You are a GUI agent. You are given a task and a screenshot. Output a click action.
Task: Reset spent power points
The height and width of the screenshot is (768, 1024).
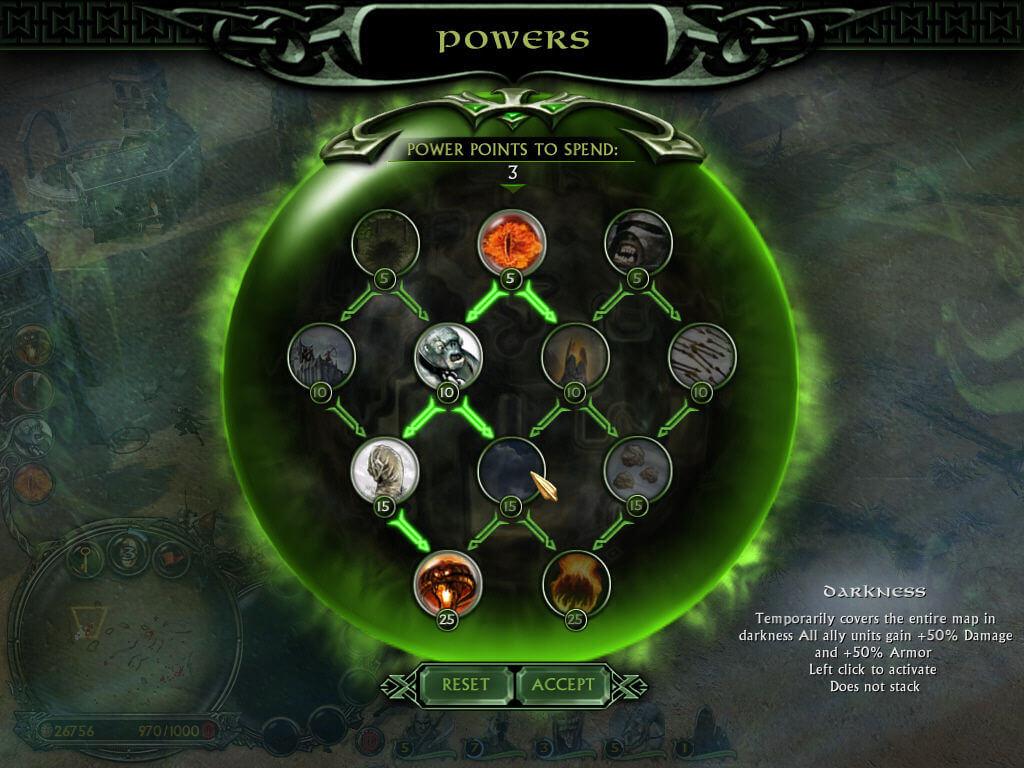coord(465,685)
